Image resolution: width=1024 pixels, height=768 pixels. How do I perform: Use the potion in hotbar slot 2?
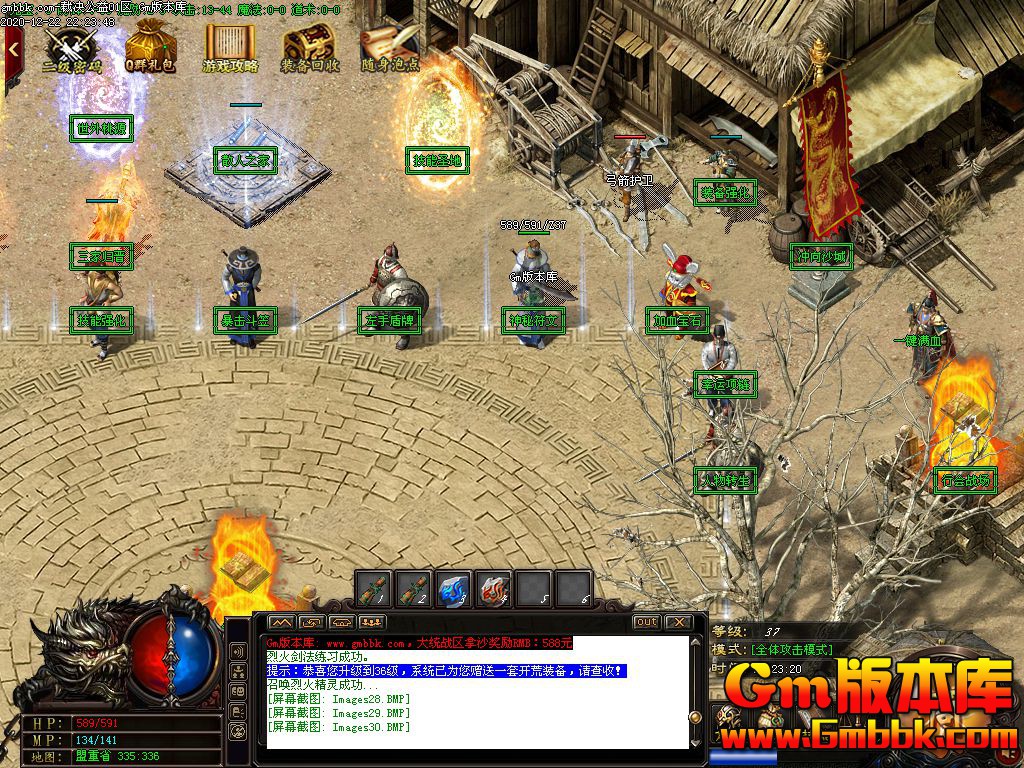point(414,589)
